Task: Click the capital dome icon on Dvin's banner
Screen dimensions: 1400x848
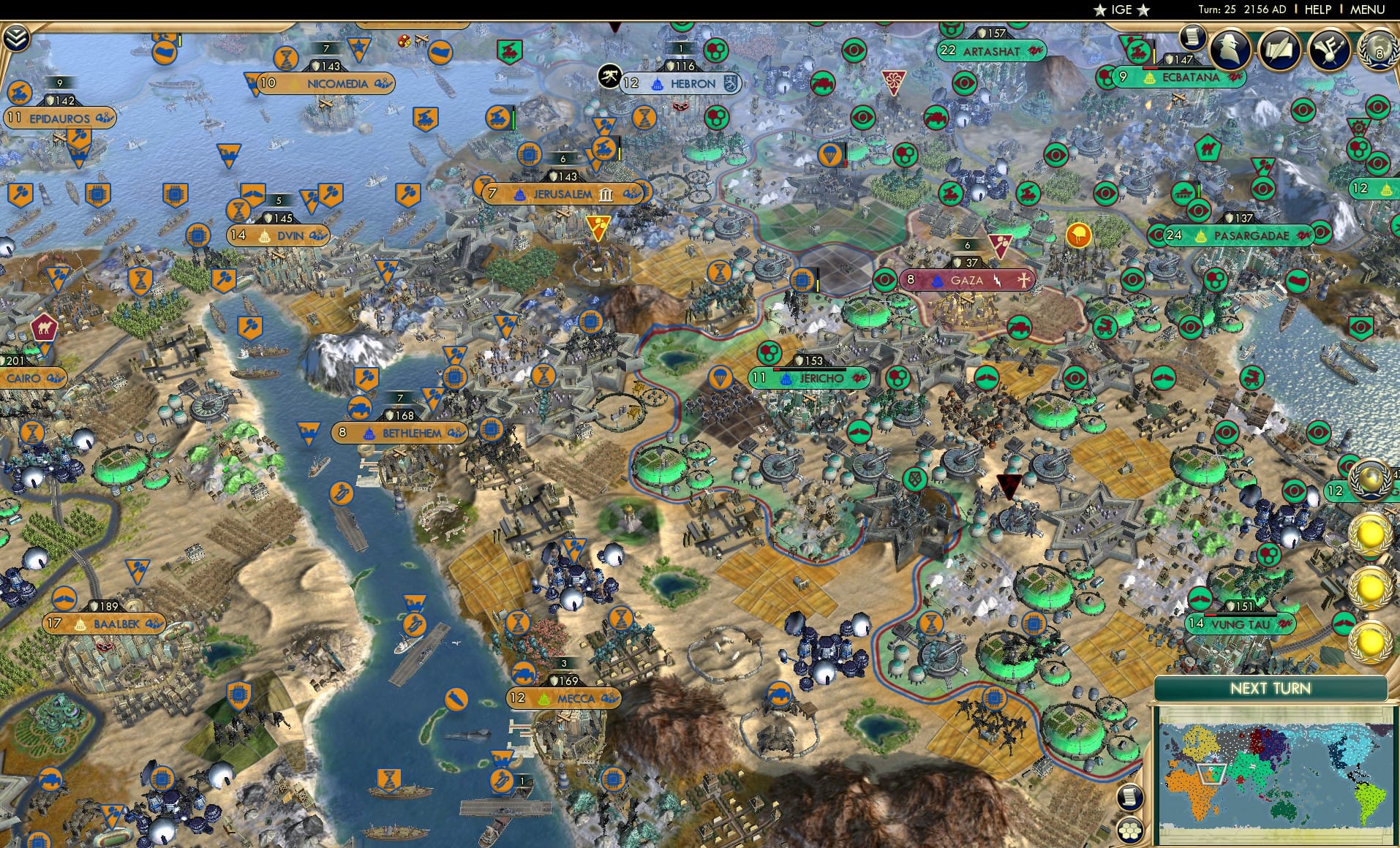Action: [264, 237]
